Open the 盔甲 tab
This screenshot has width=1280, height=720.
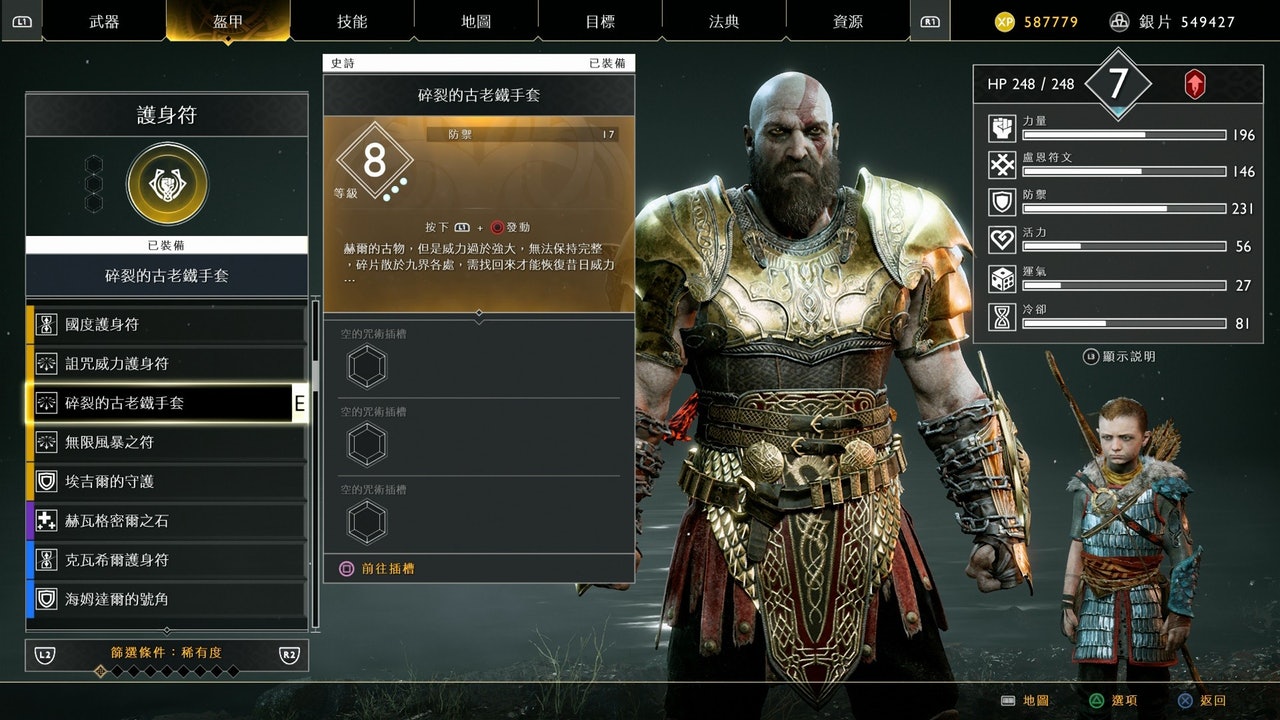[228, 21]
